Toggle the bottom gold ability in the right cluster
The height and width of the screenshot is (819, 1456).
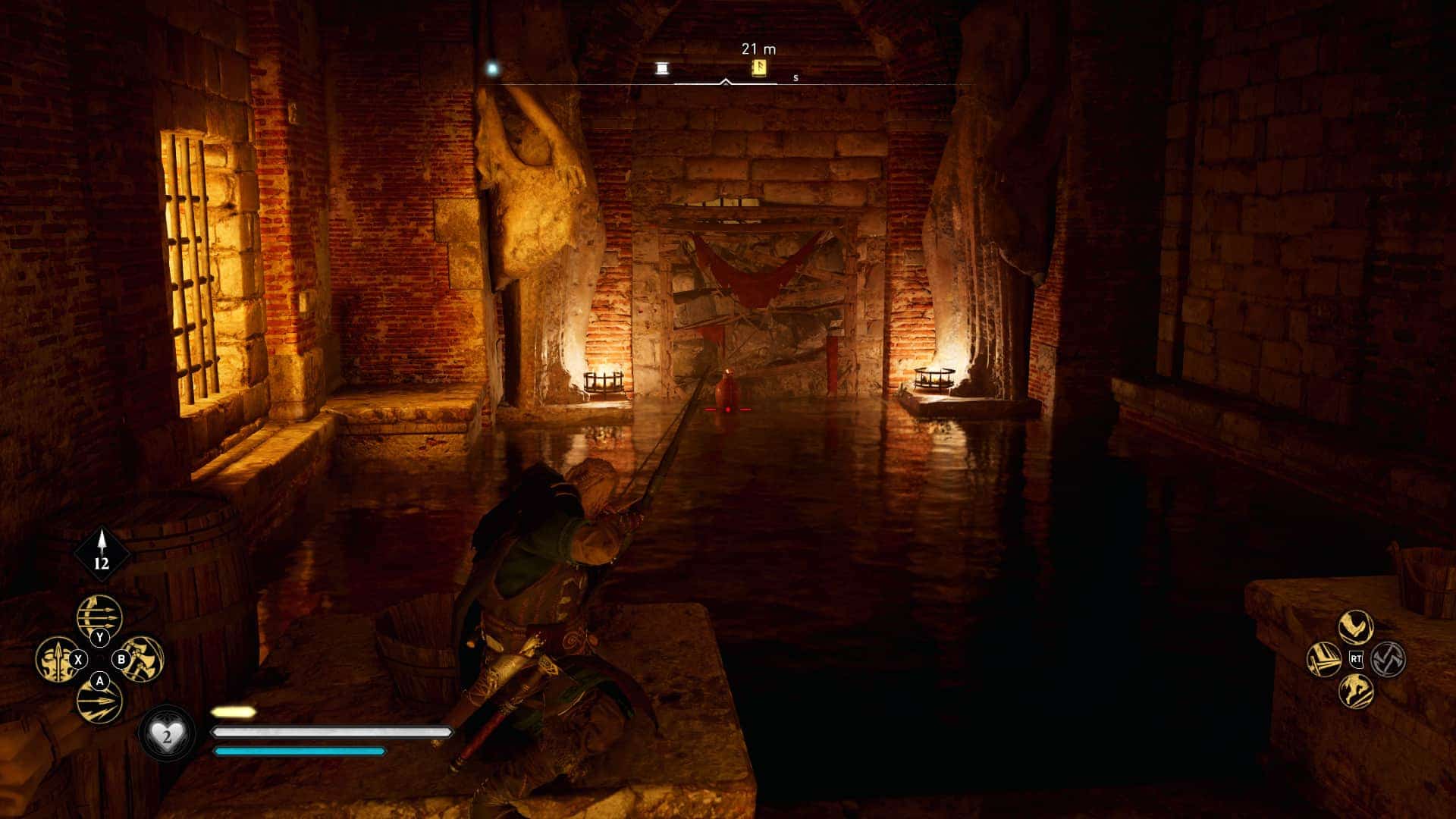pyautogui.click(x=1356, y=692)
